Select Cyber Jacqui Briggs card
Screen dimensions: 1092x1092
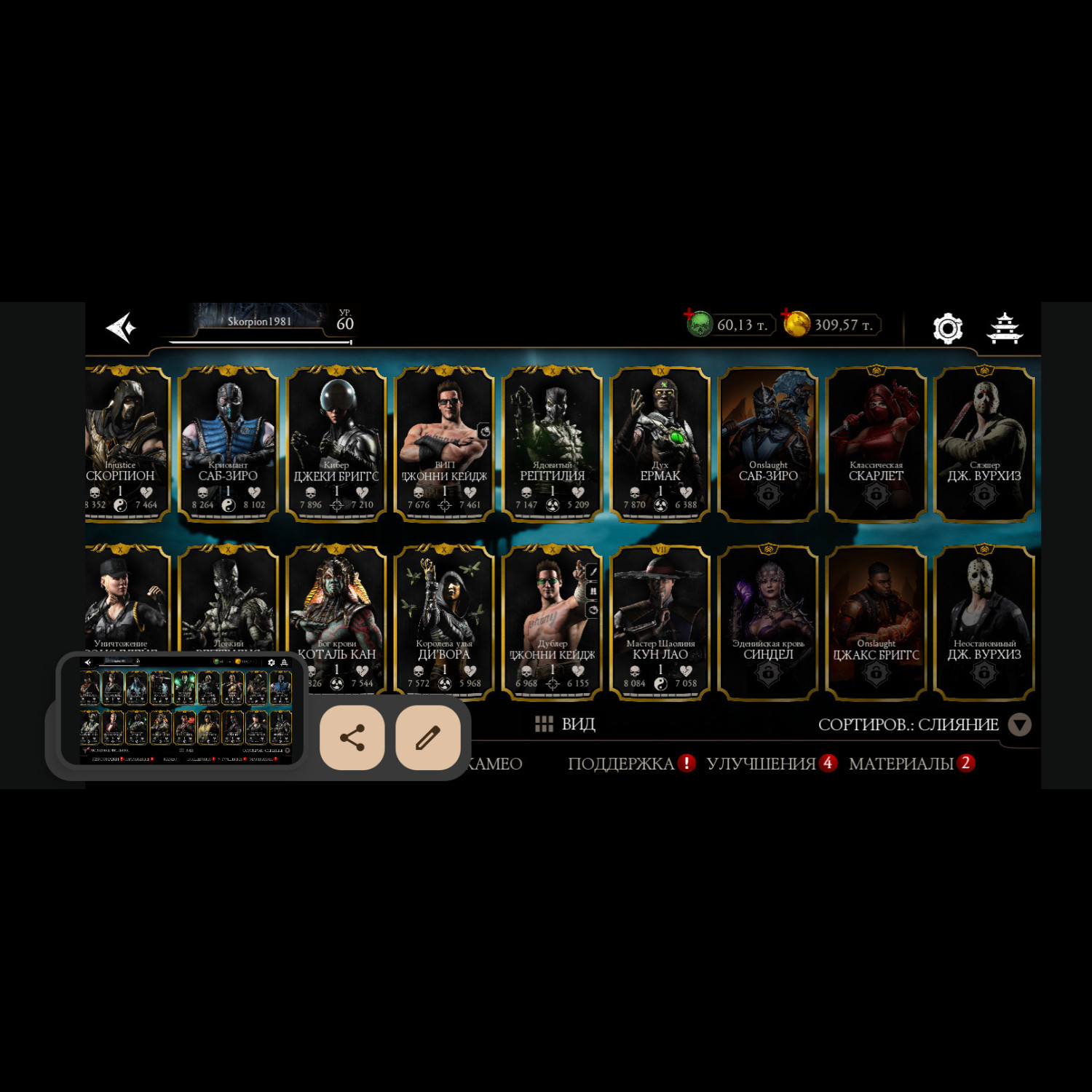pyautogui.click(x=336, y=444)
